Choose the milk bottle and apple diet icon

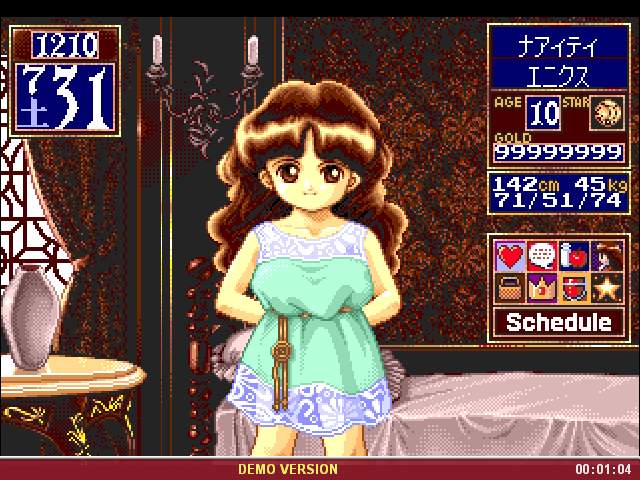tap(573, 257)
